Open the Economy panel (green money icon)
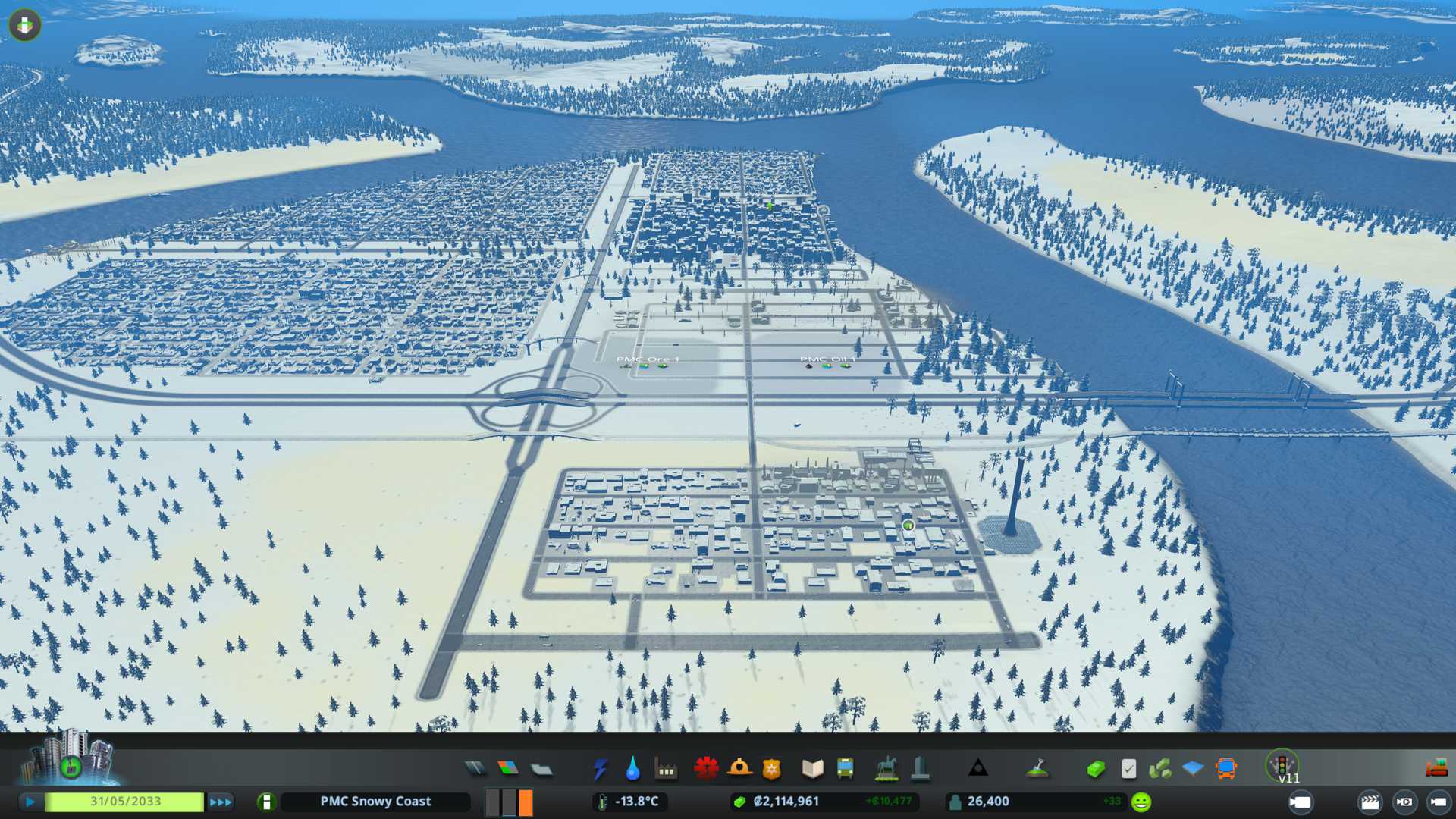1456x819 pixels. (x=1095, y=769)
